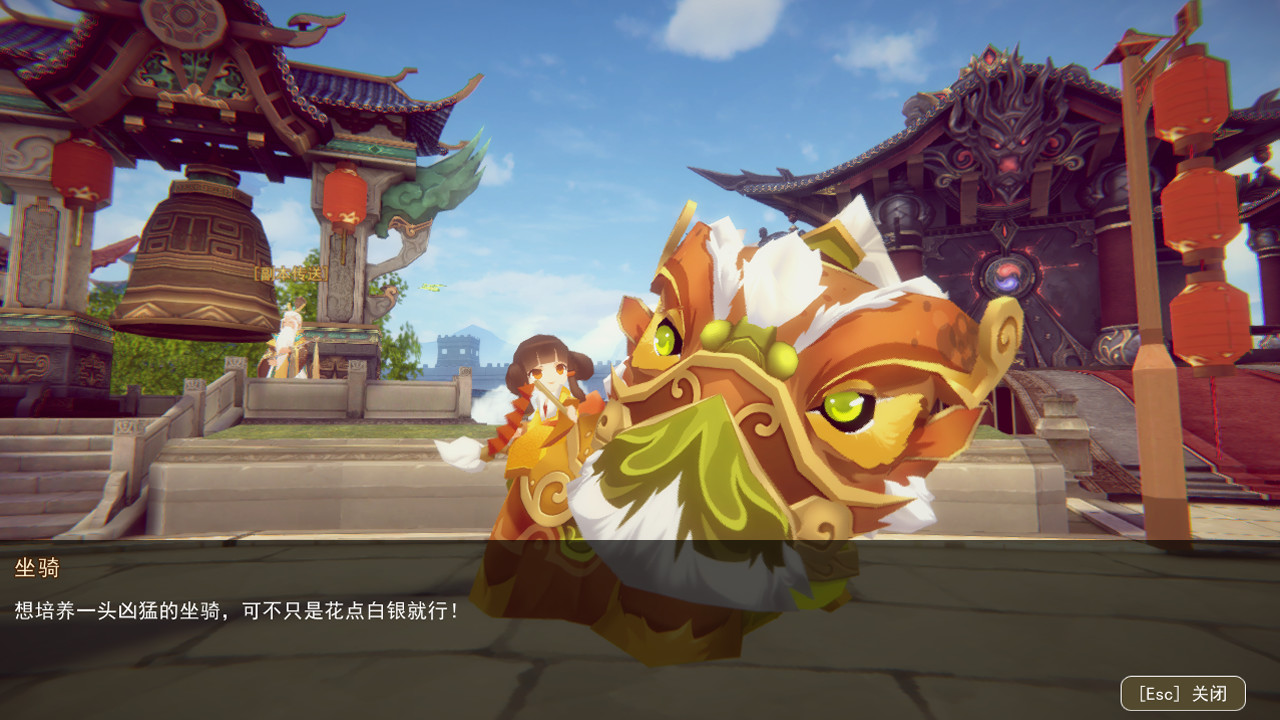Click the flying creature near the stone pillar

pyautogui.click(x=432, y=286)
